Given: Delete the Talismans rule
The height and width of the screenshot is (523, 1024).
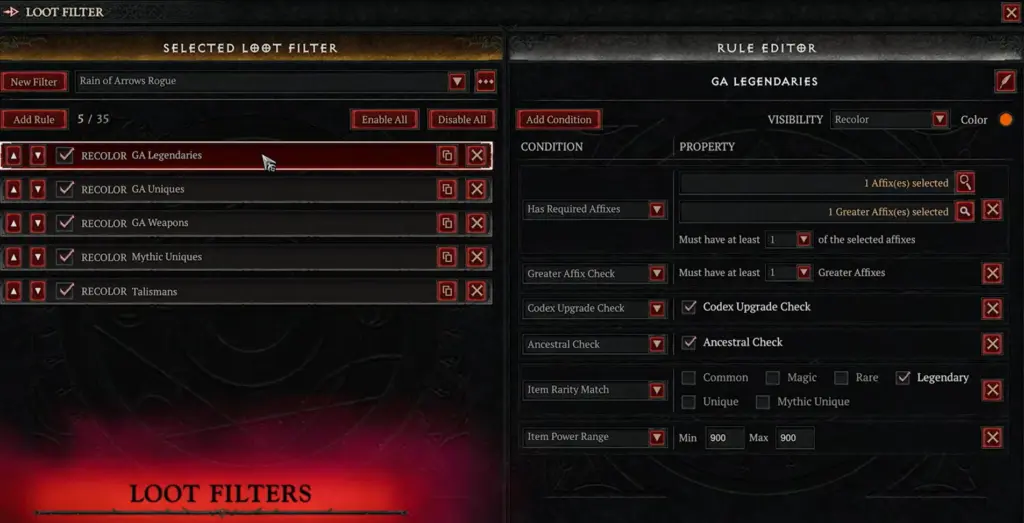Looking at the screenshot, I should coord(477,291).
